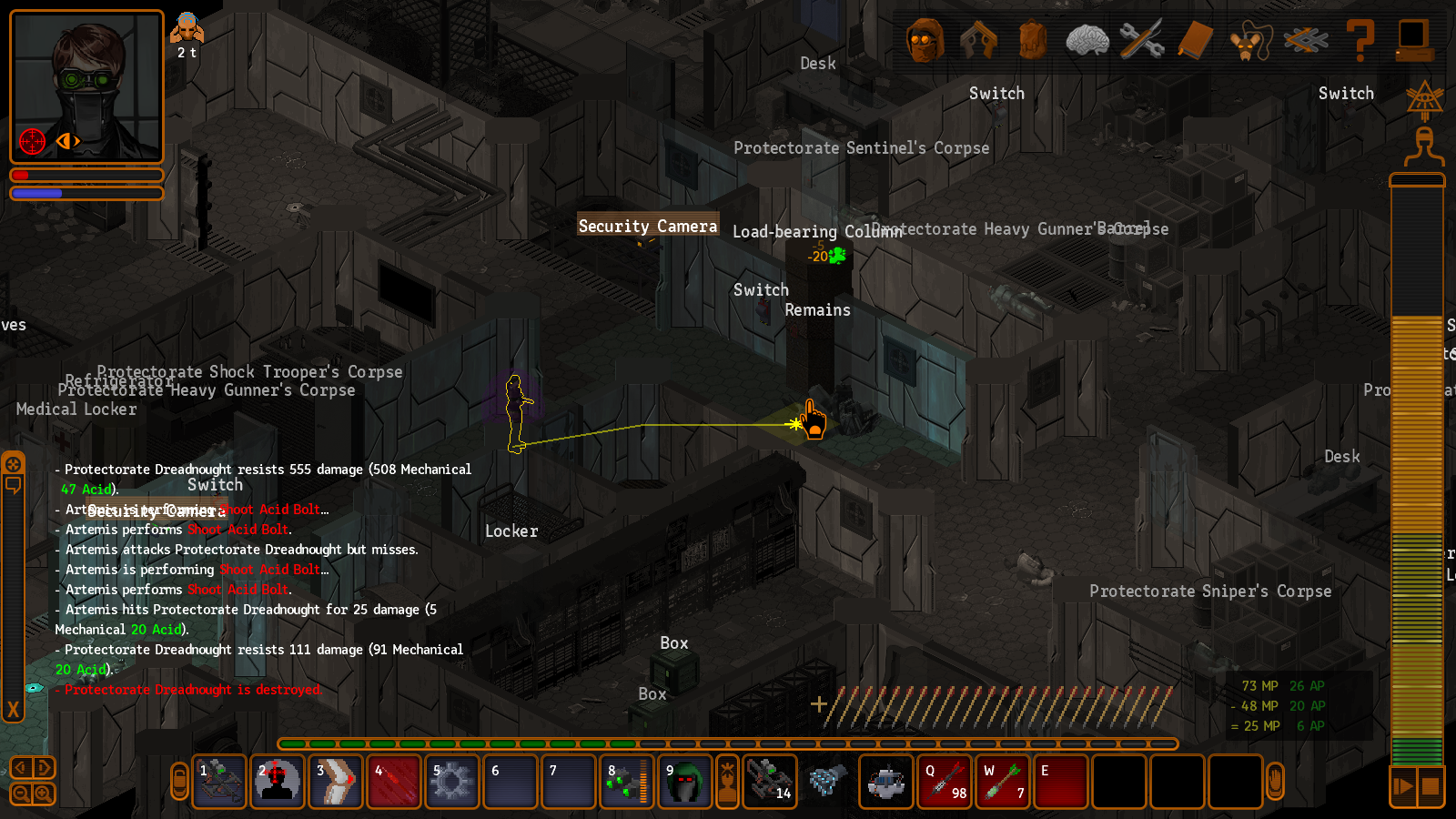Open the backpack inventory
This screenshot has width=1456, height=819.
[1033, 40]
